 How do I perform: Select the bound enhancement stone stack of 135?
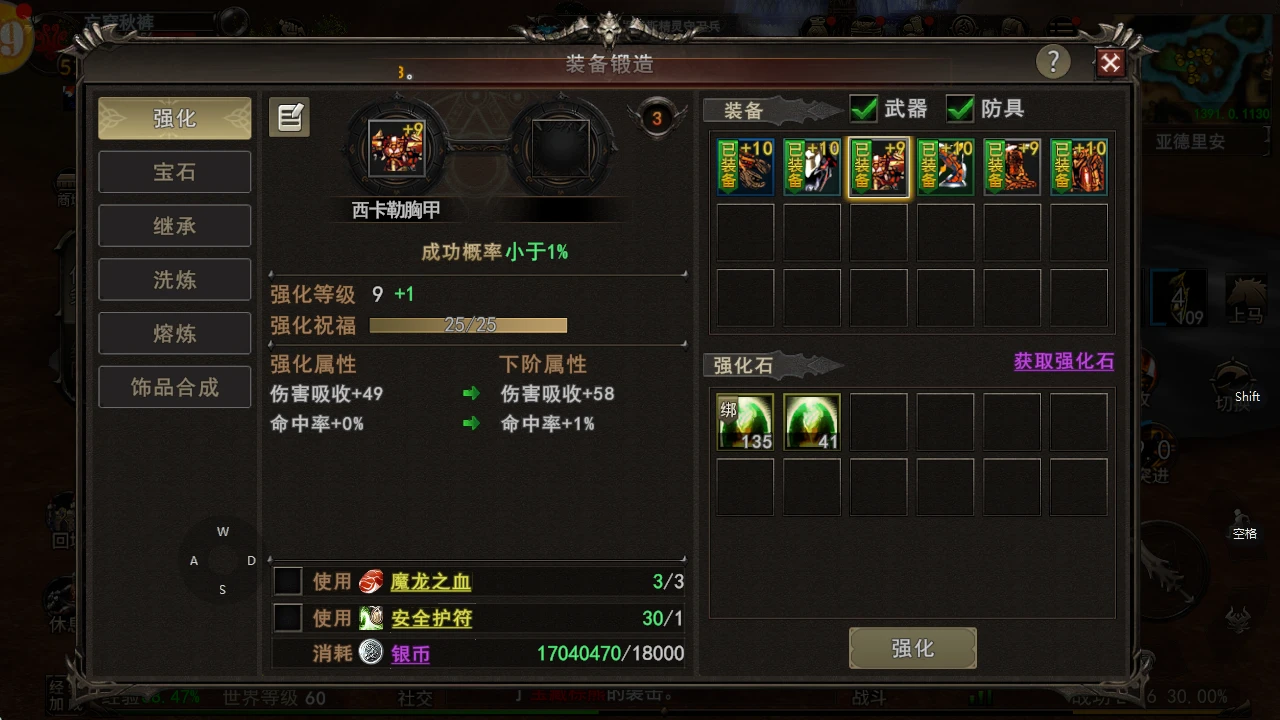(744, 422)
